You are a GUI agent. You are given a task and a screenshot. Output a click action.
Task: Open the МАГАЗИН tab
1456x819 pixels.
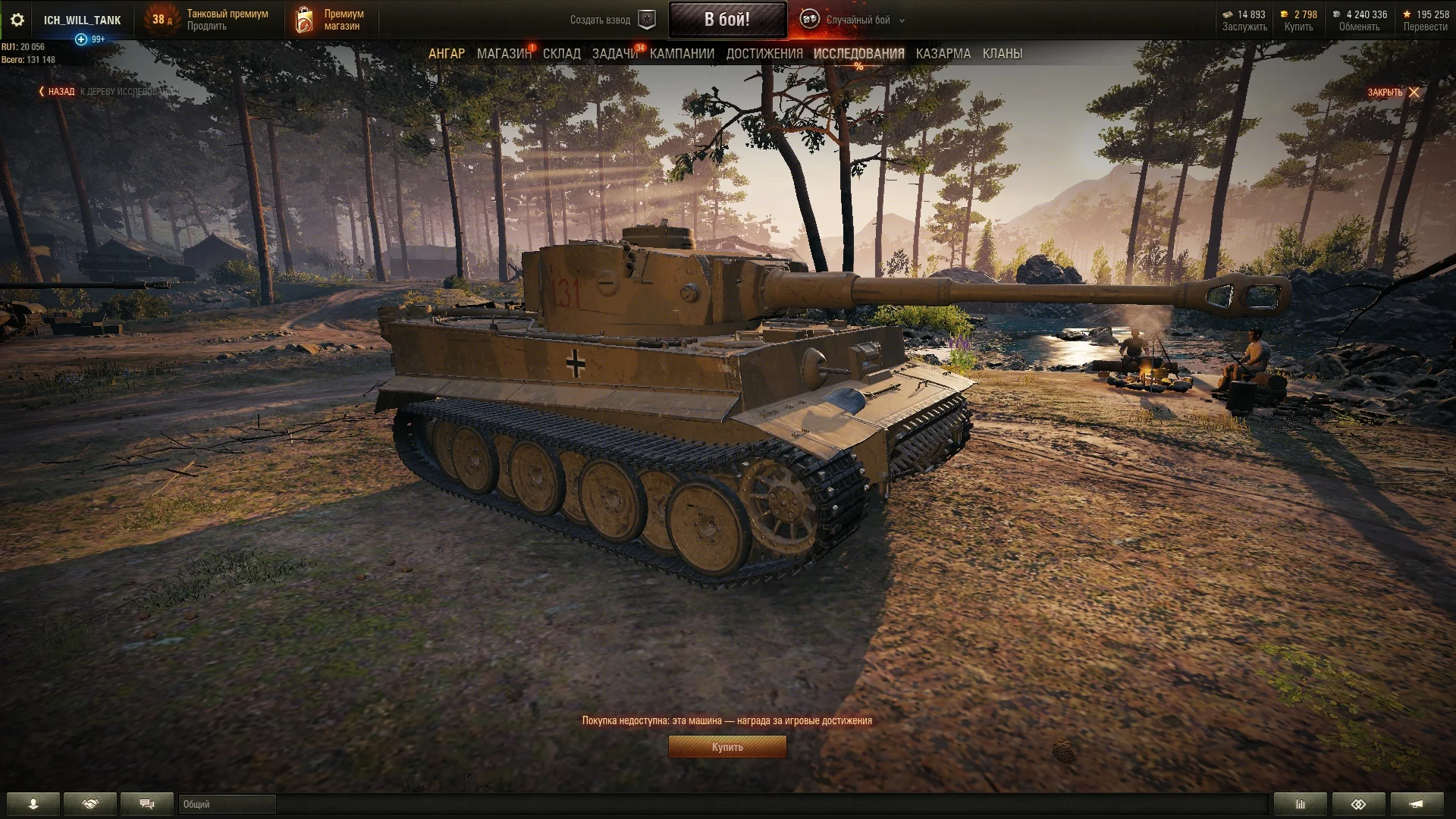pyautogui.click(x=504, y=54)
